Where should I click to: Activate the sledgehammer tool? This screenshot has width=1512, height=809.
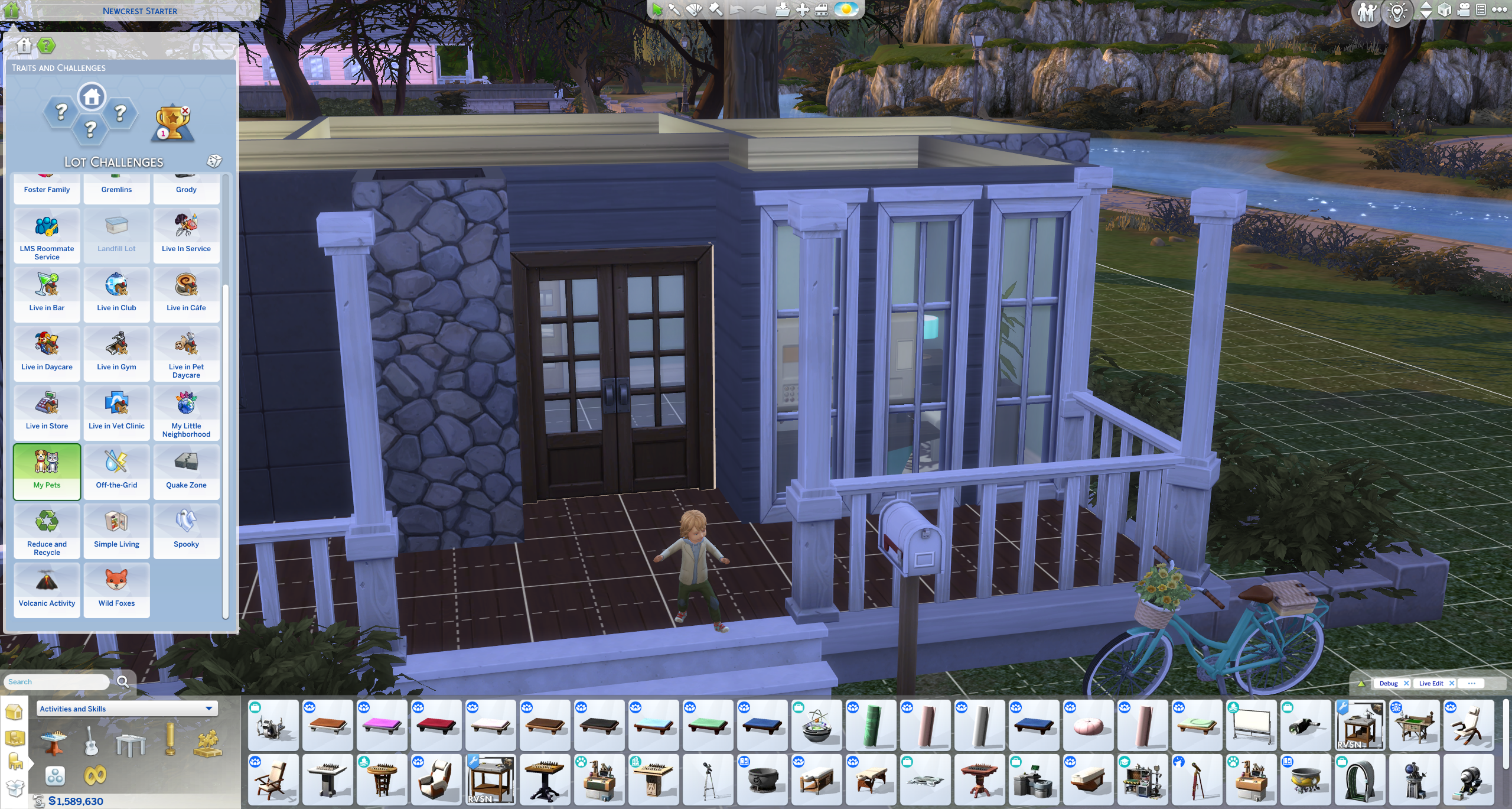point(715,9)
